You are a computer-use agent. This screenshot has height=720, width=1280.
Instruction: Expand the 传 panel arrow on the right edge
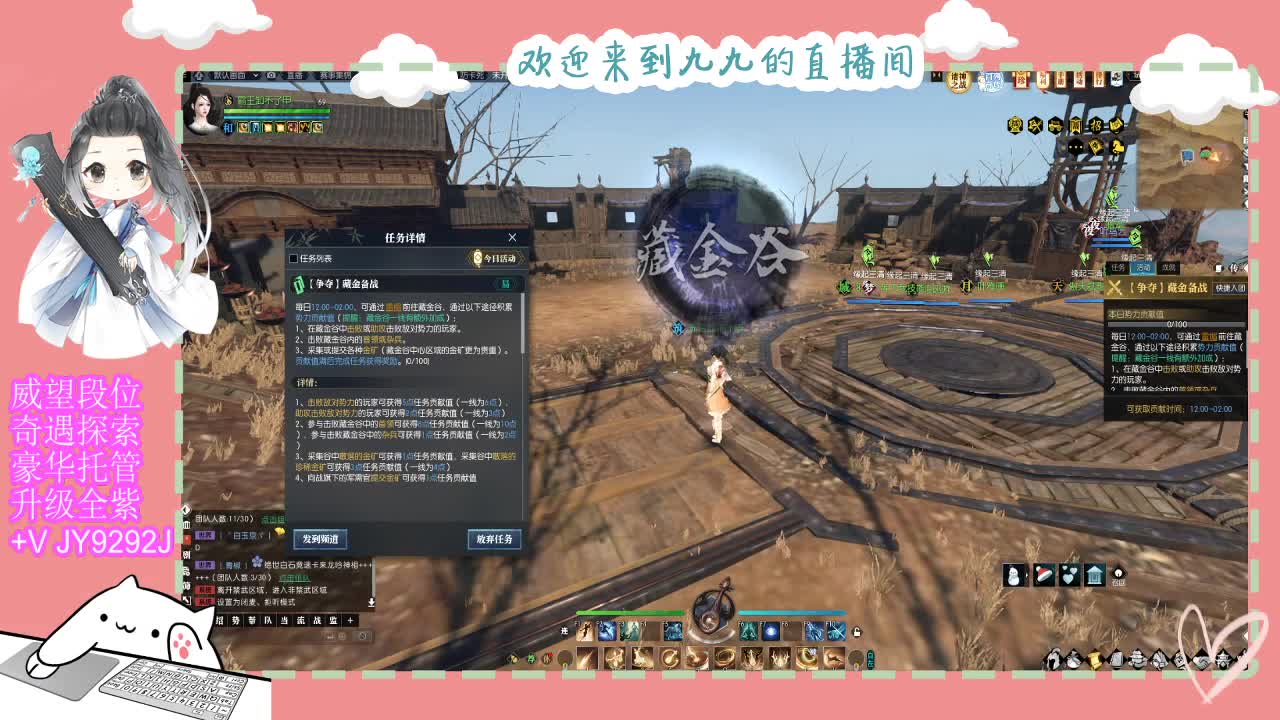pos(1244,268)
